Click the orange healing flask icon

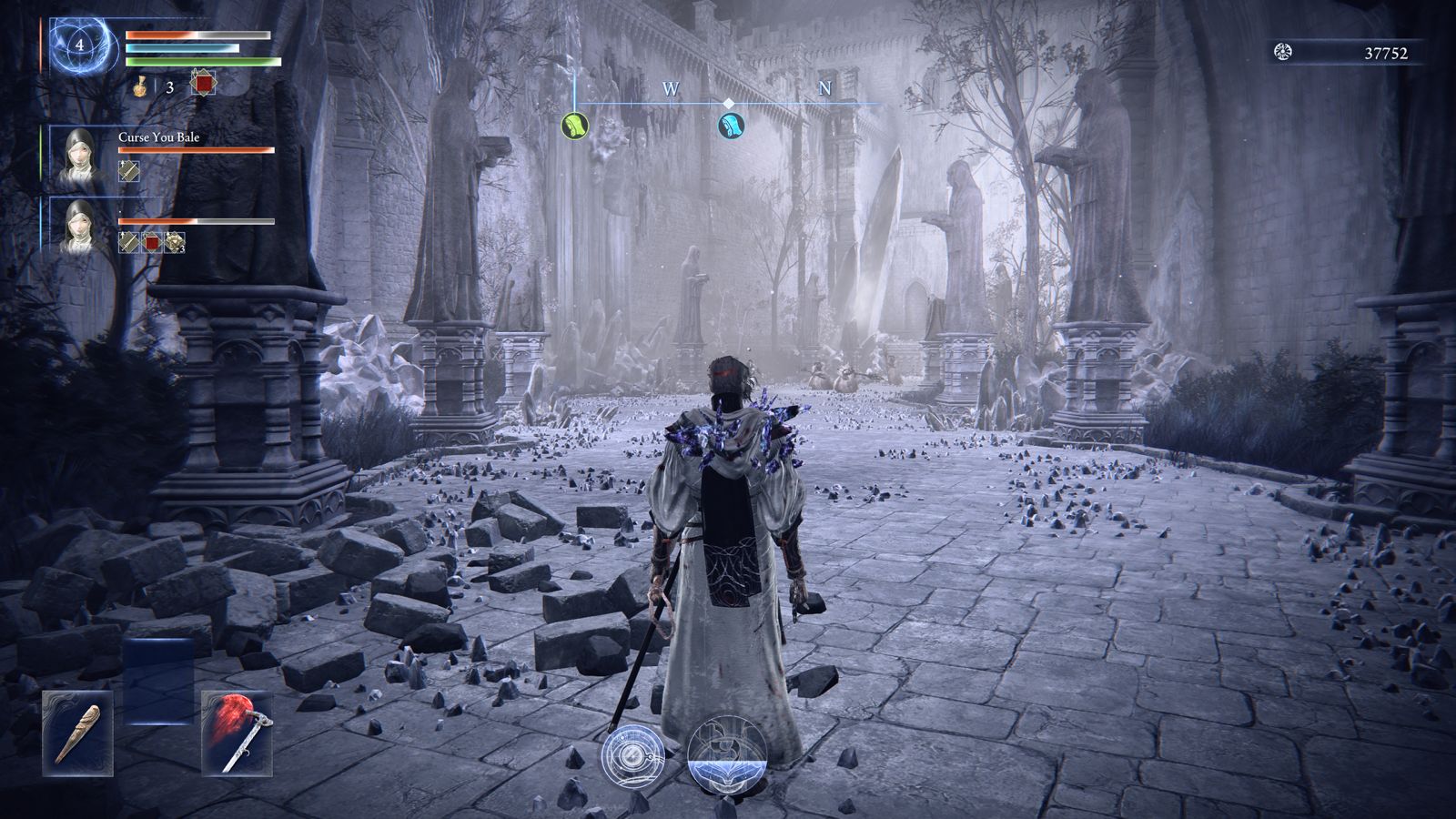tap(142, 87)
